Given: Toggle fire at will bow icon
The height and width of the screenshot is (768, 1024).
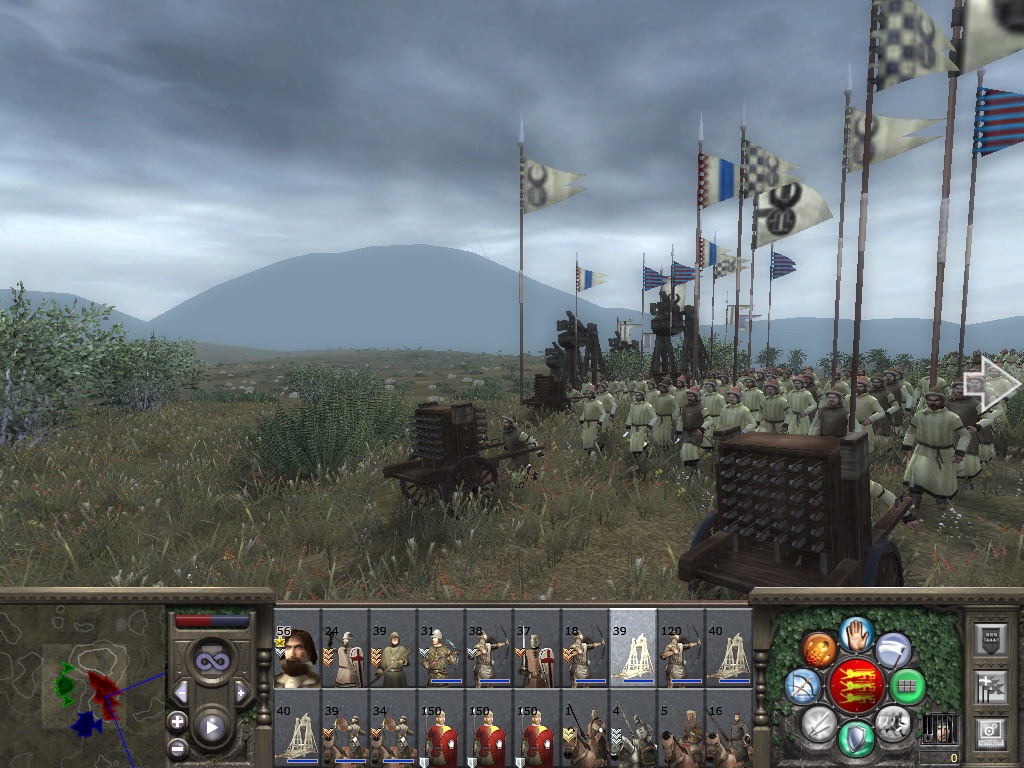Looking at the screenshot, I should (x=802, y=686).
